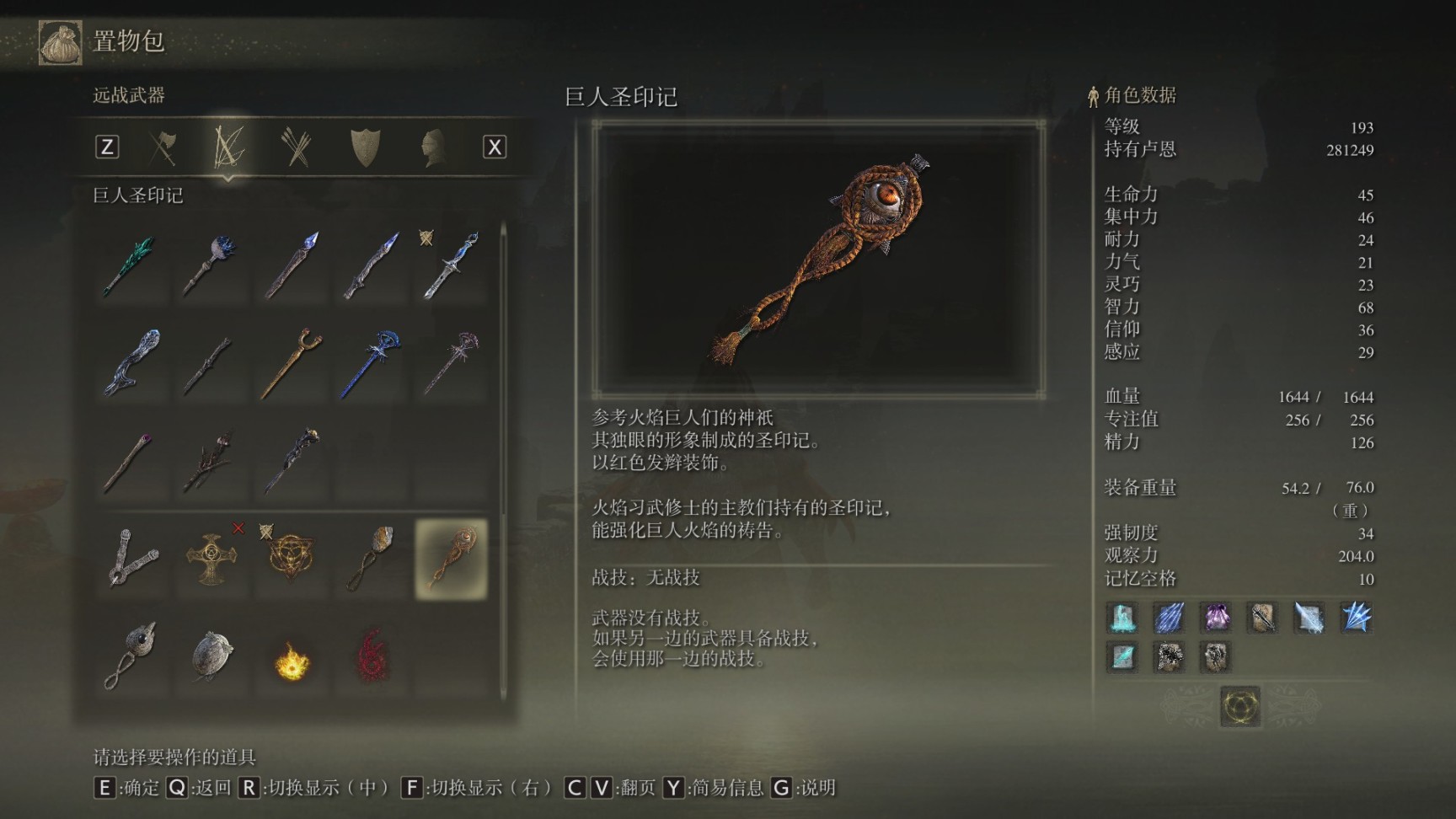This screenshot has height=819, width=1456.
Task: Choose the golden cross seal
Action: [210, 559]
